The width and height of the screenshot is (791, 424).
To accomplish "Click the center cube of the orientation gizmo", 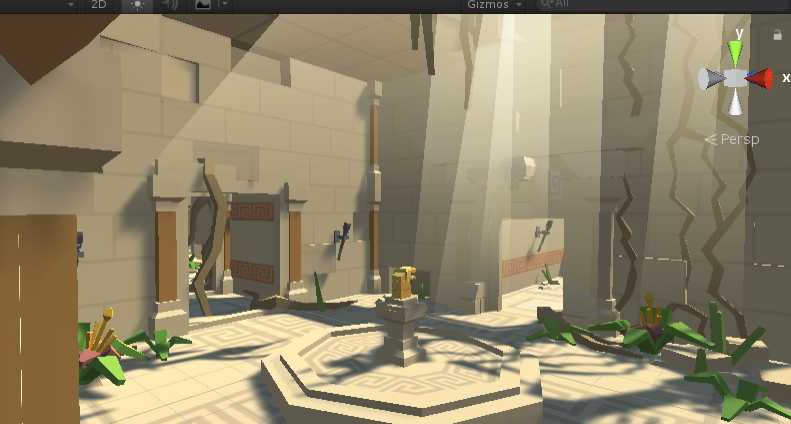I will (x=736, y=78).
